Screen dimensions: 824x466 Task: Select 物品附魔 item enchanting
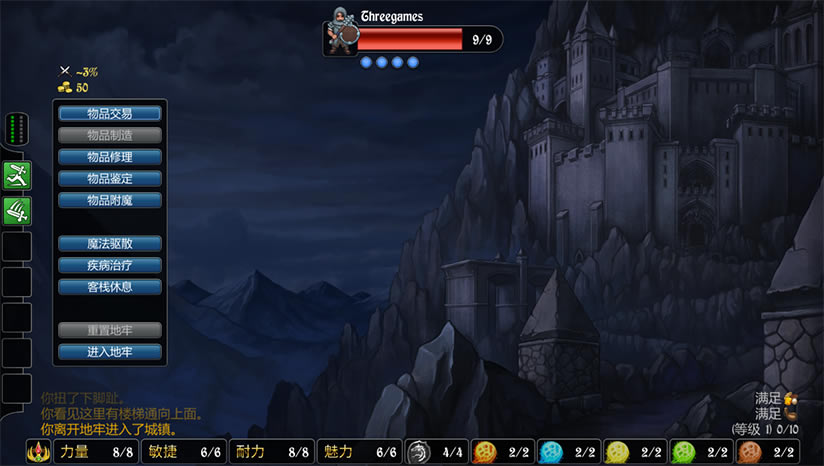click(110, 200)
